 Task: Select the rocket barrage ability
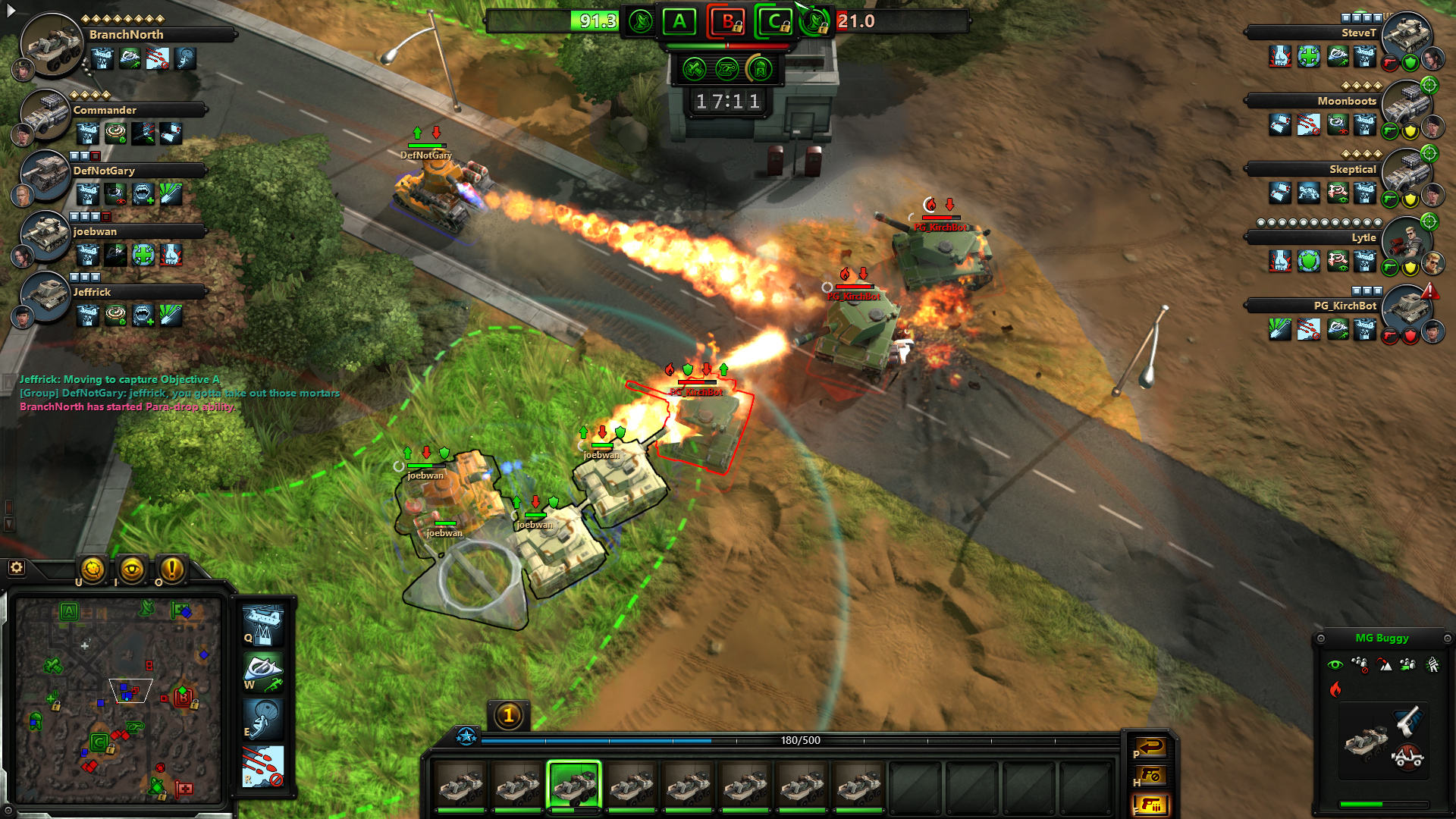click(x=262, y=767)
